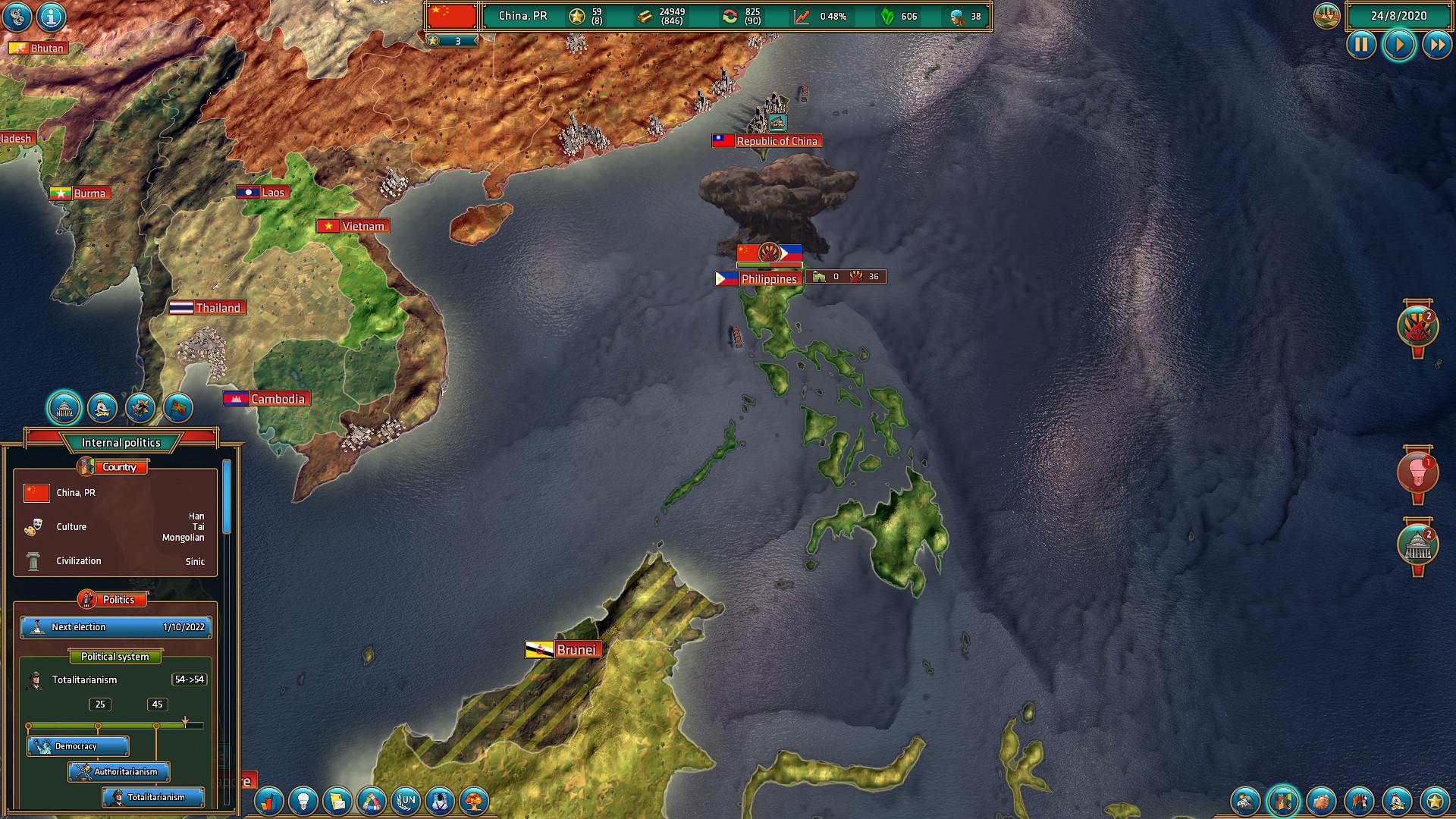Click the Next election row
The height and width of the screenshot is (819, 1456).
(115, 627)
